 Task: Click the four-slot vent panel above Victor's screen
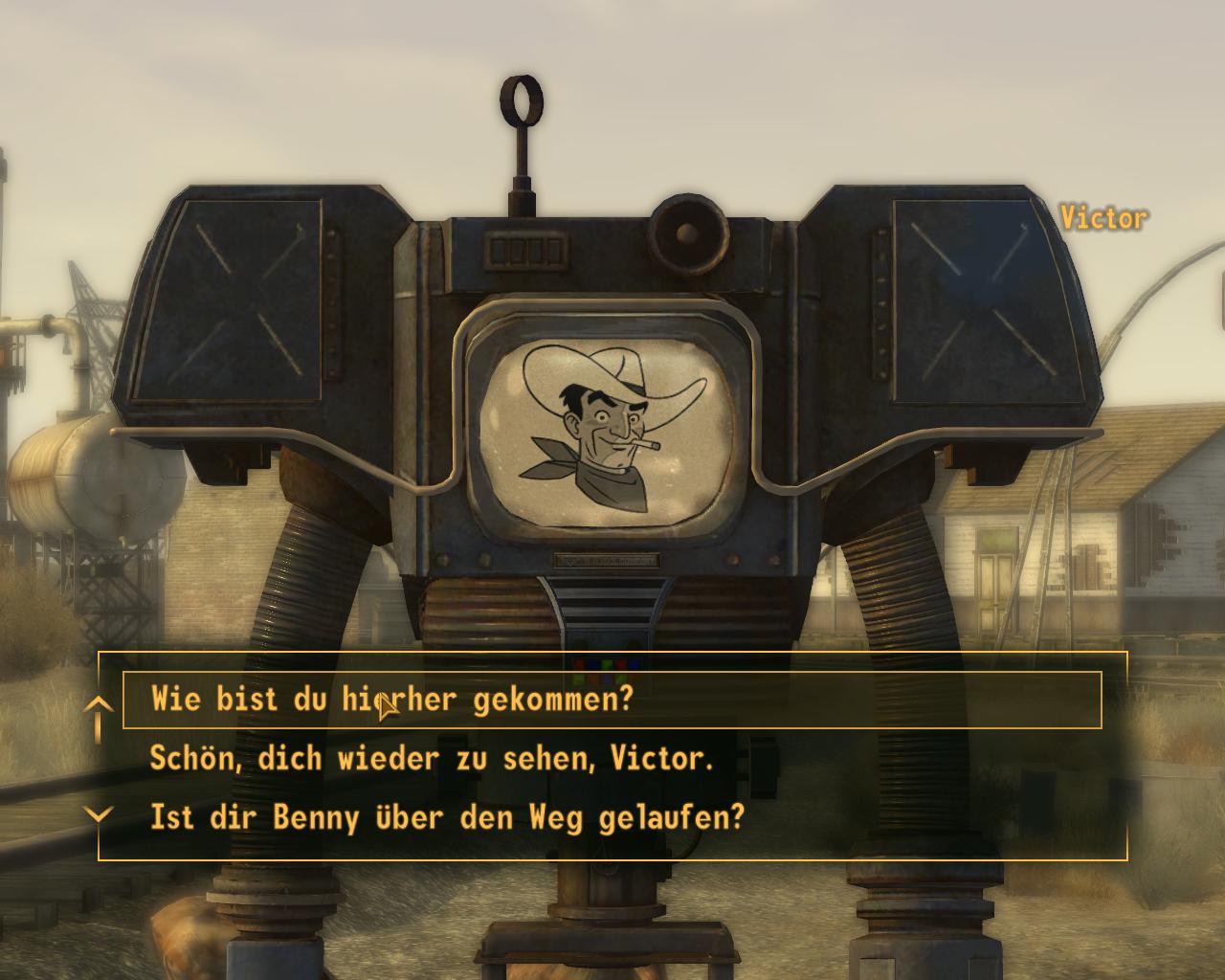tap(527, 252)
